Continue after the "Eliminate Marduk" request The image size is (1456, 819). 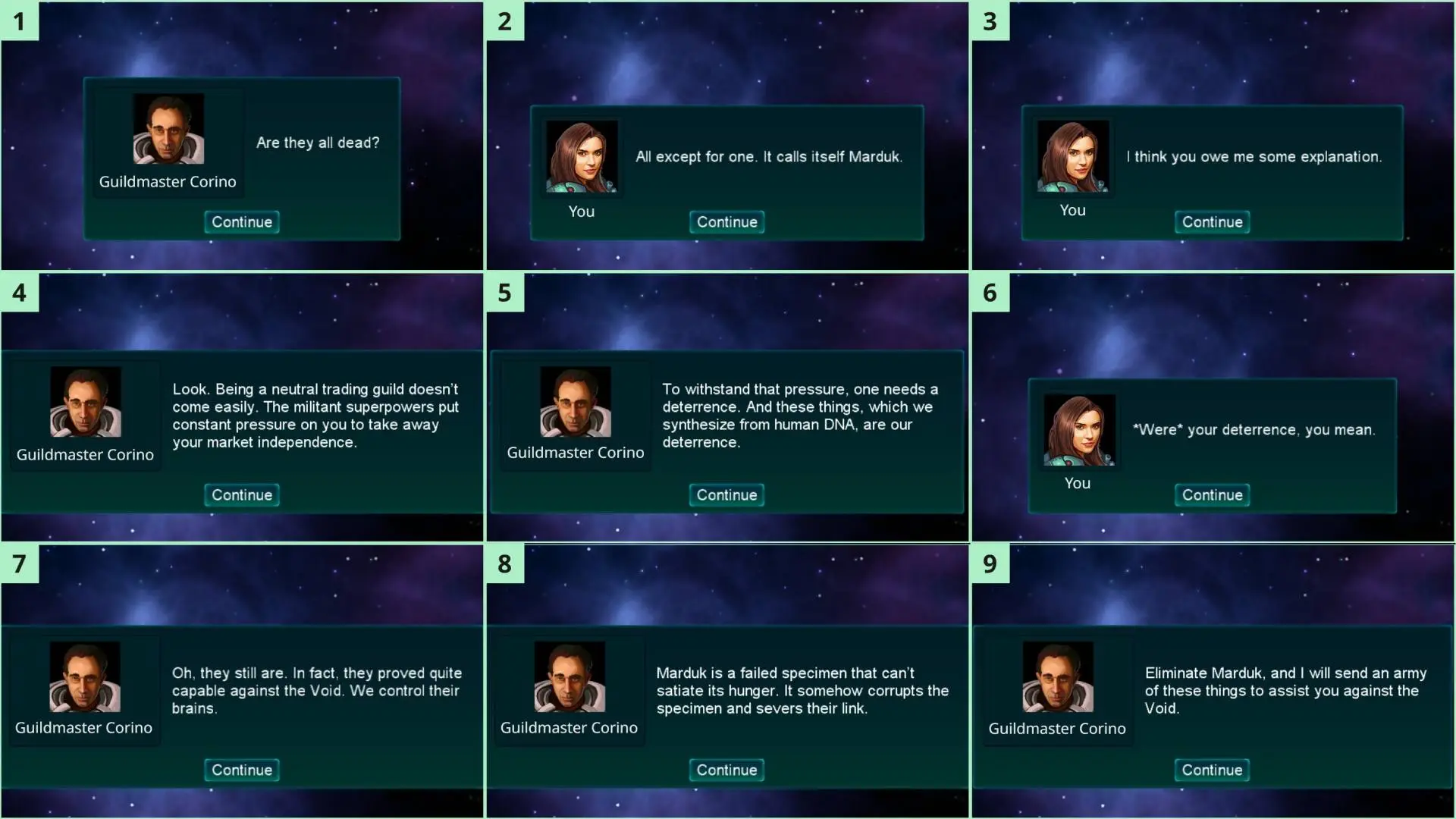click(1212, 770)
